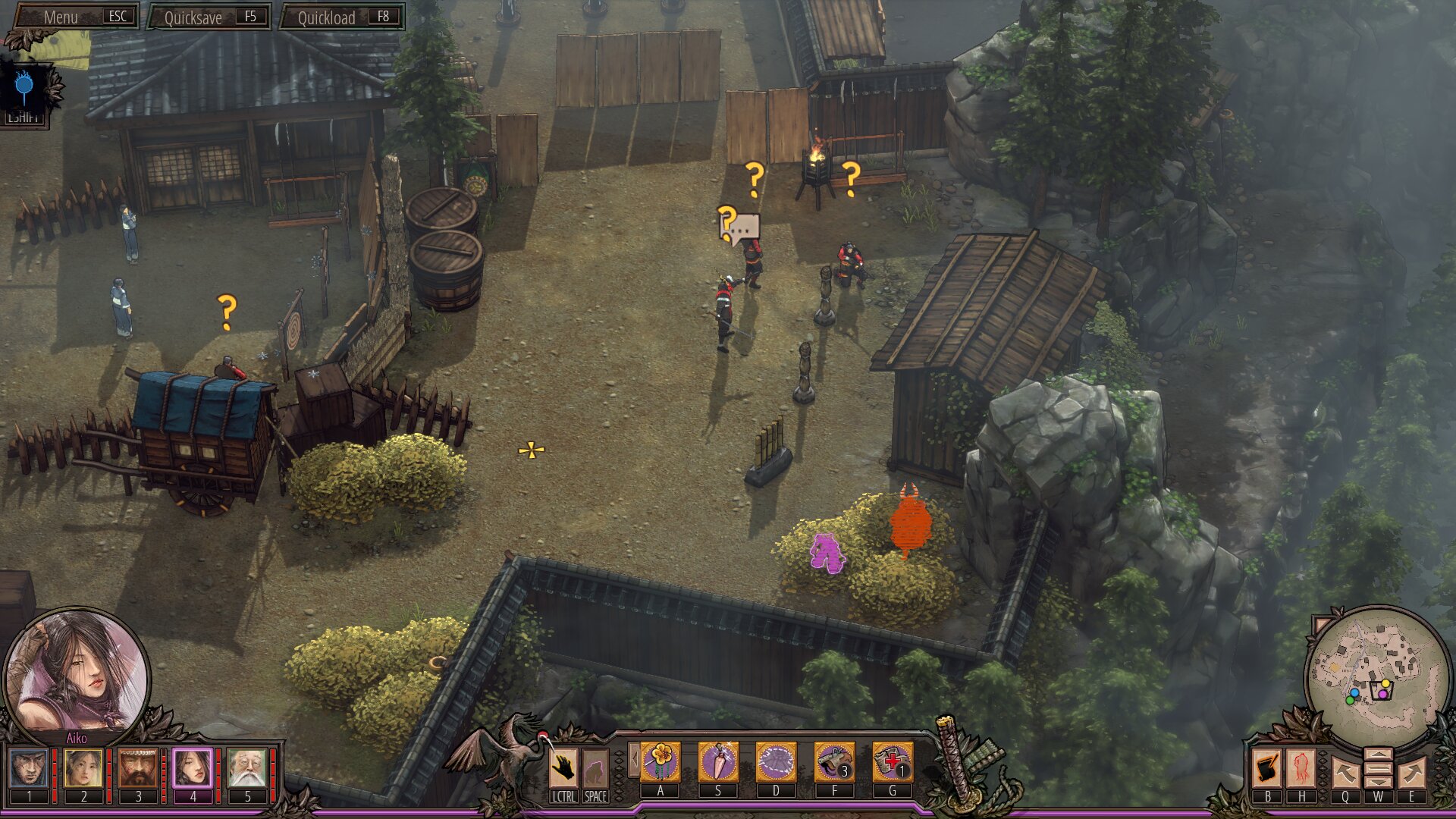Select the white-bearded old man portrait
Screen dimensions: 1456x819
coord(247,767)
